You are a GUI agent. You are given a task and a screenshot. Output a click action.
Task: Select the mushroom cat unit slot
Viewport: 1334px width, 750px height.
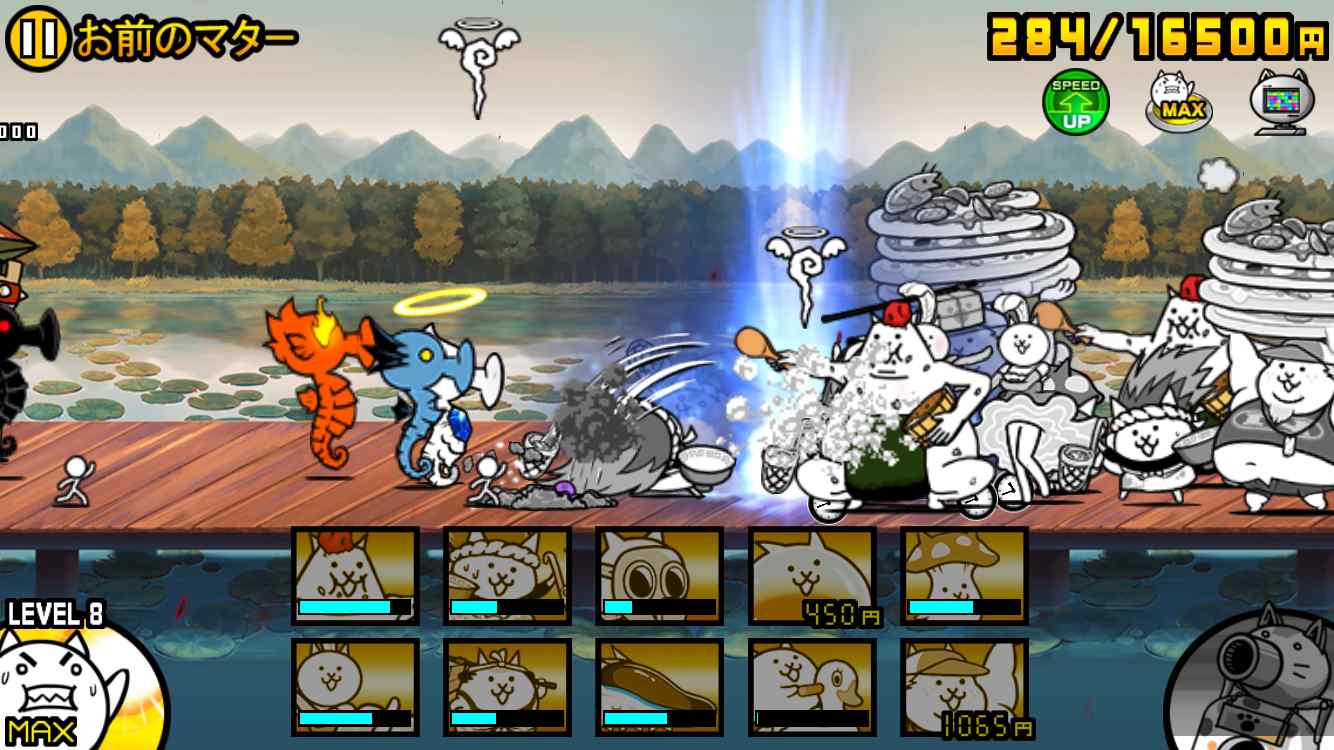tap(964, 576)
